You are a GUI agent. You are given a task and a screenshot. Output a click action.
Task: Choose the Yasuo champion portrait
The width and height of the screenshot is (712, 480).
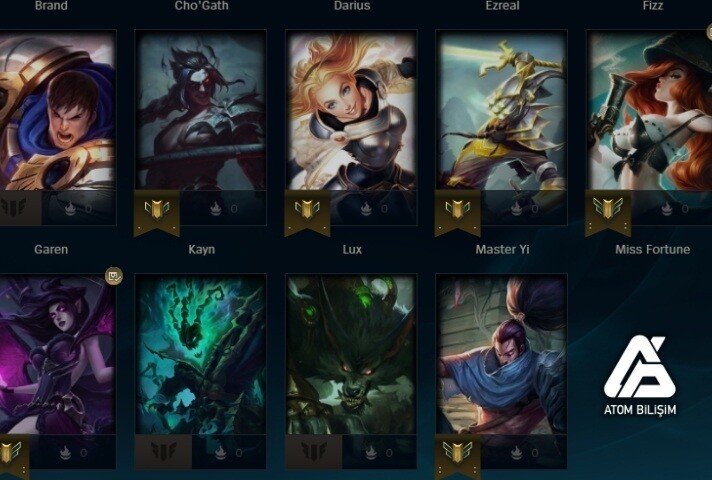click(x=501, y=354)
